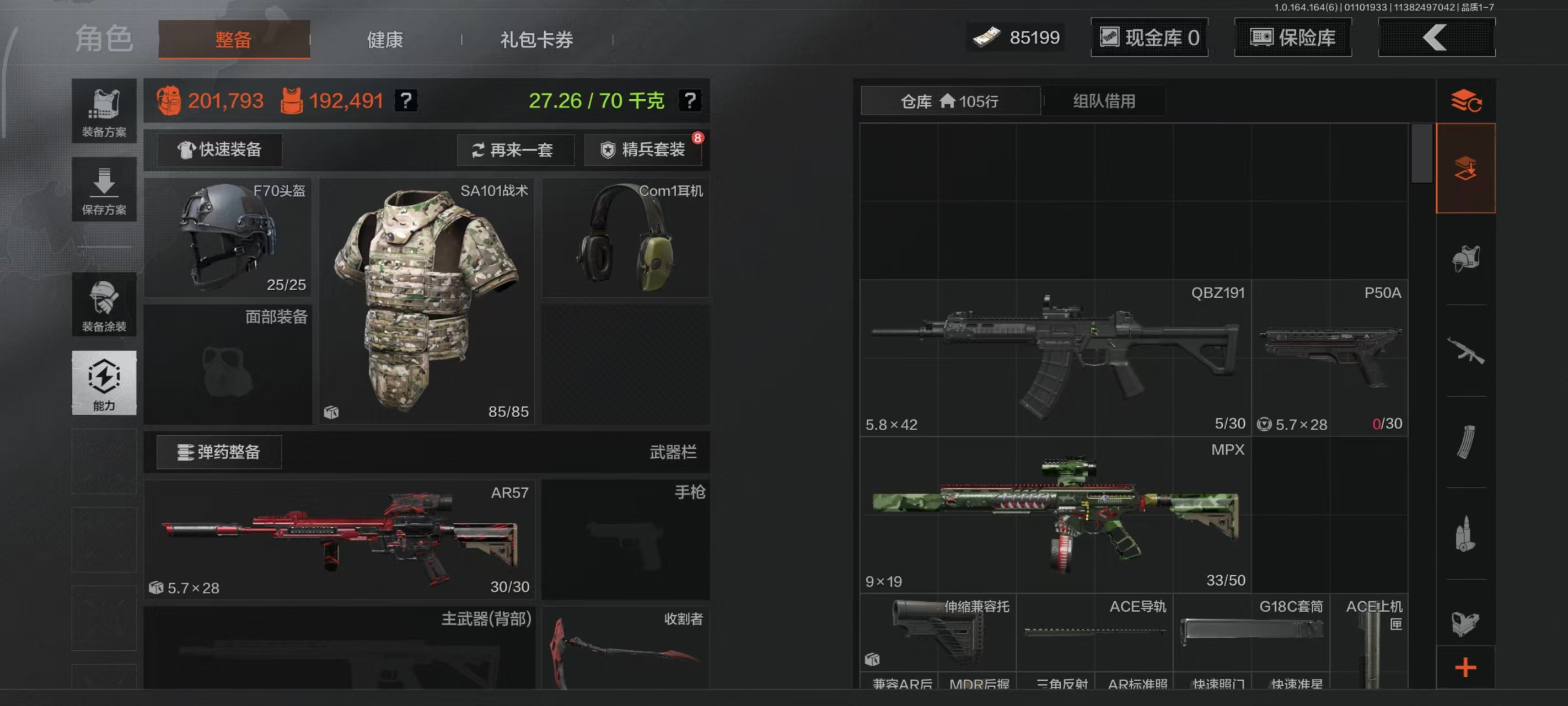Open 精兵套装 with notification badge 8
This screenshot has height=706, width=1568.
tap(643, 150)
